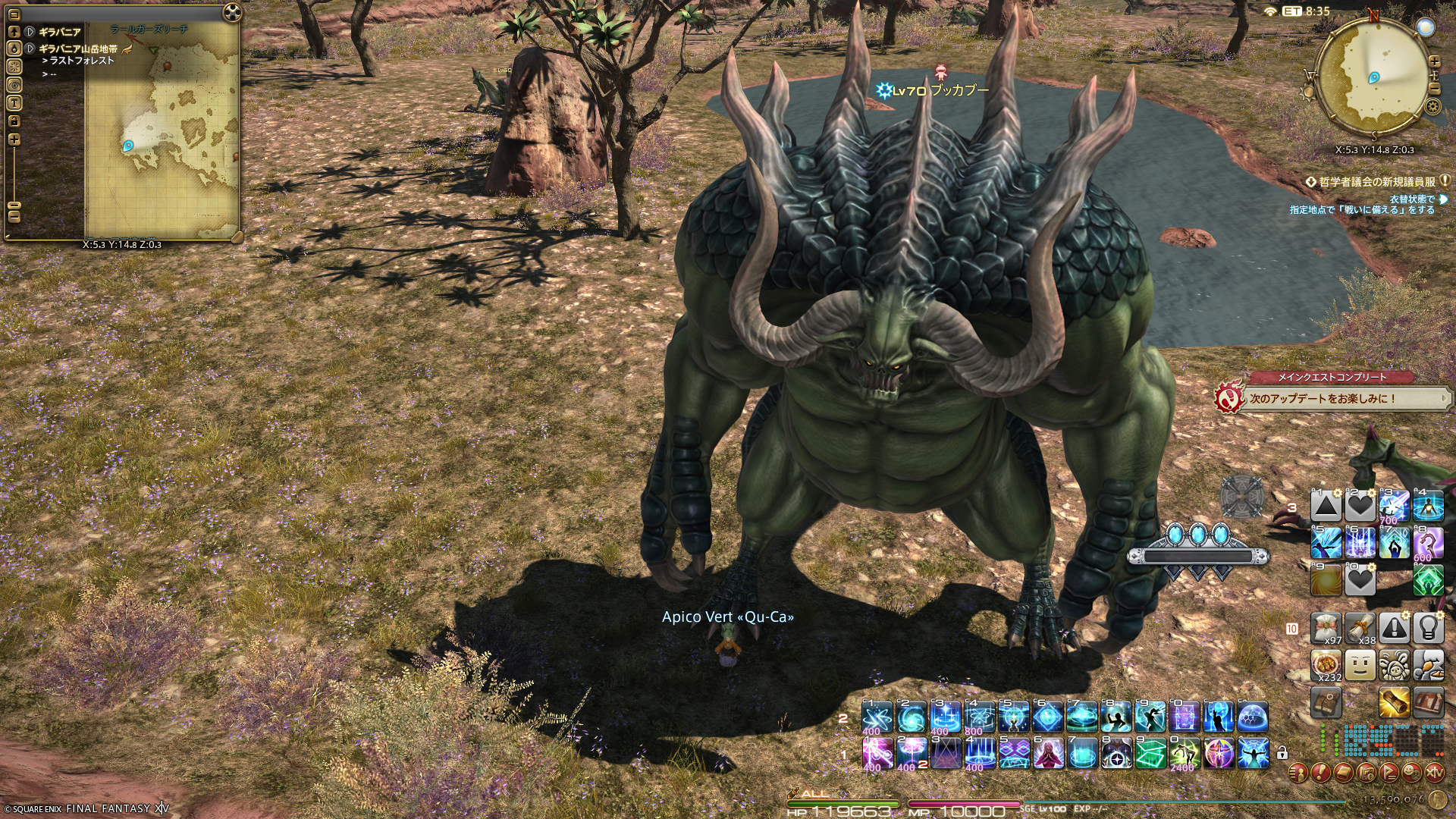Open the minimap gear settings
This screenshot has height=819, width=1456.
pos(1432,107)
